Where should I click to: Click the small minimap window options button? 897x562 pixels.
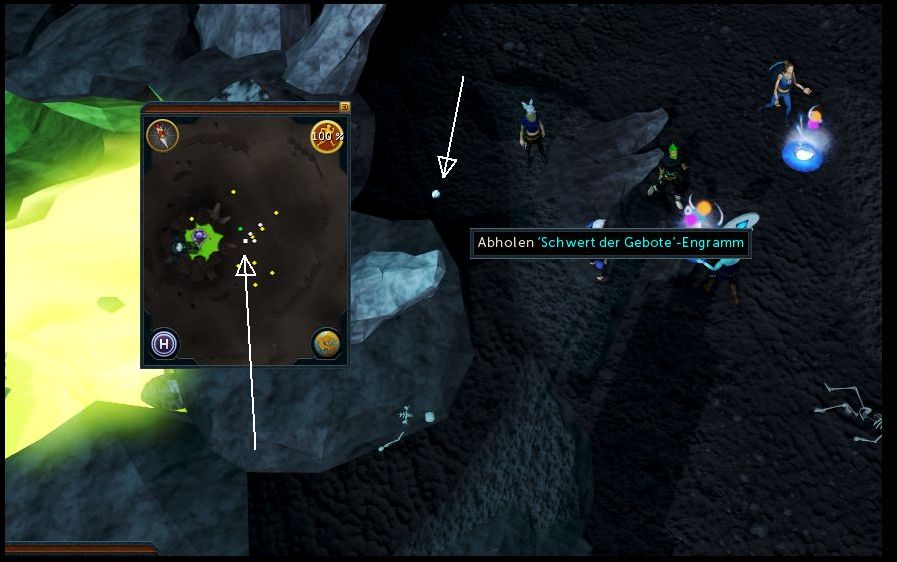[344, 106]
